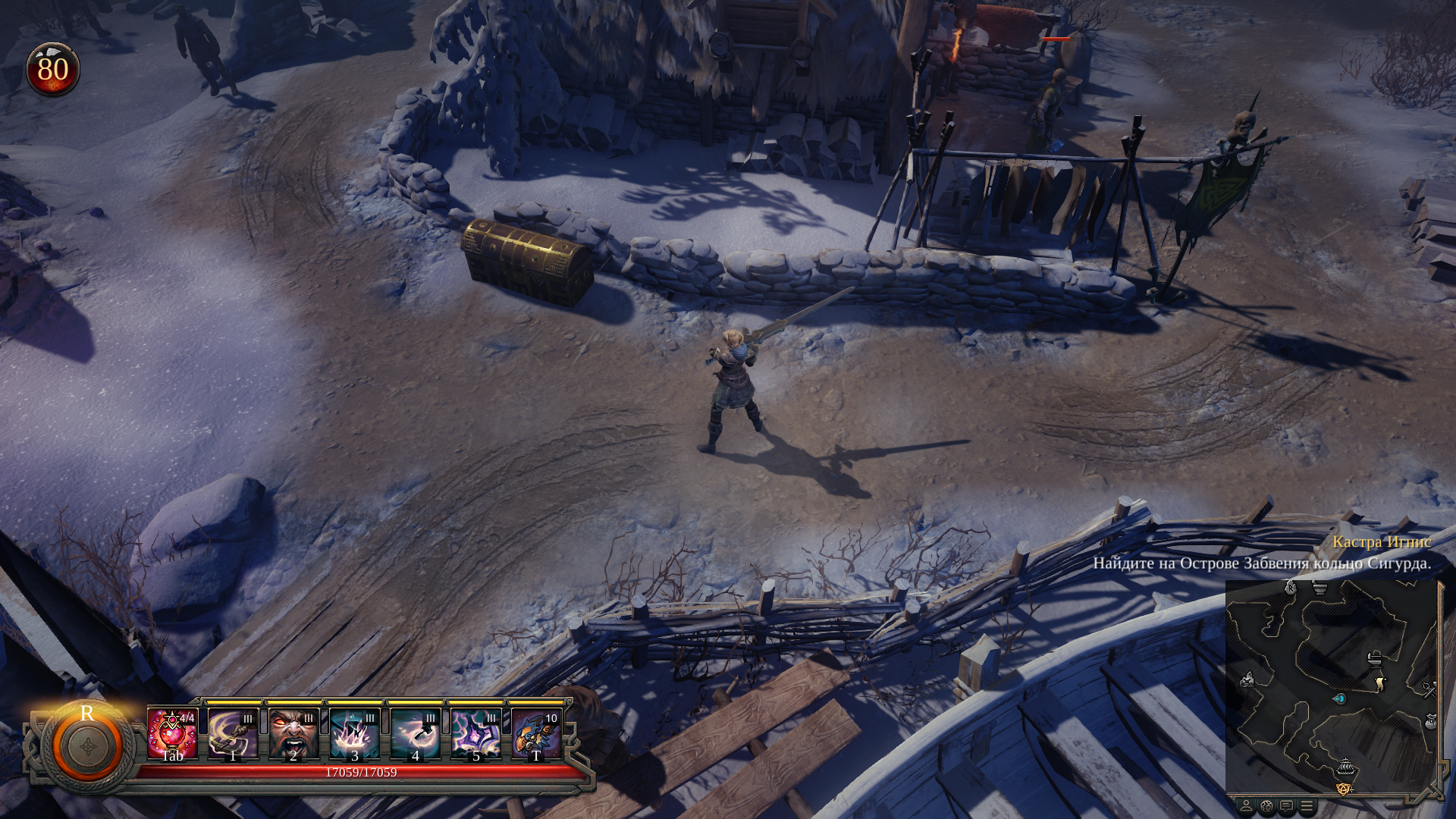Click the Sigurd's ring quest objective text
Screen dimensions: 1456x819
pyautogui.click(x=1261, y=563)
